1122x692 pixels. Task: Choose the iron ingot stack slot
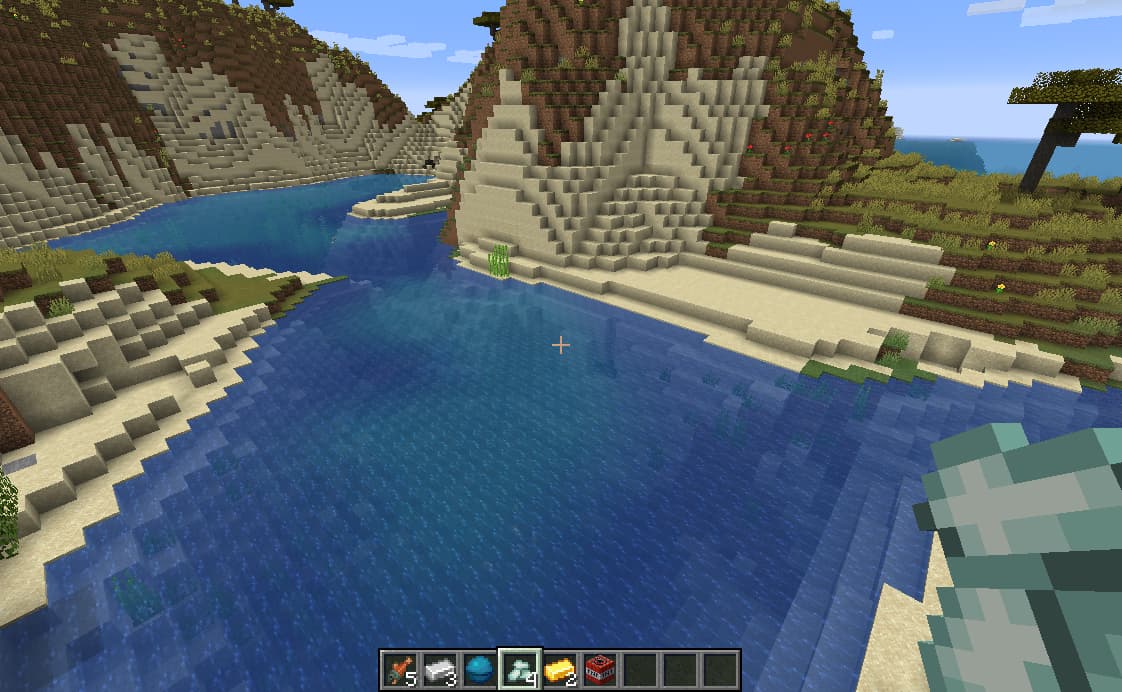pos(440,669)
